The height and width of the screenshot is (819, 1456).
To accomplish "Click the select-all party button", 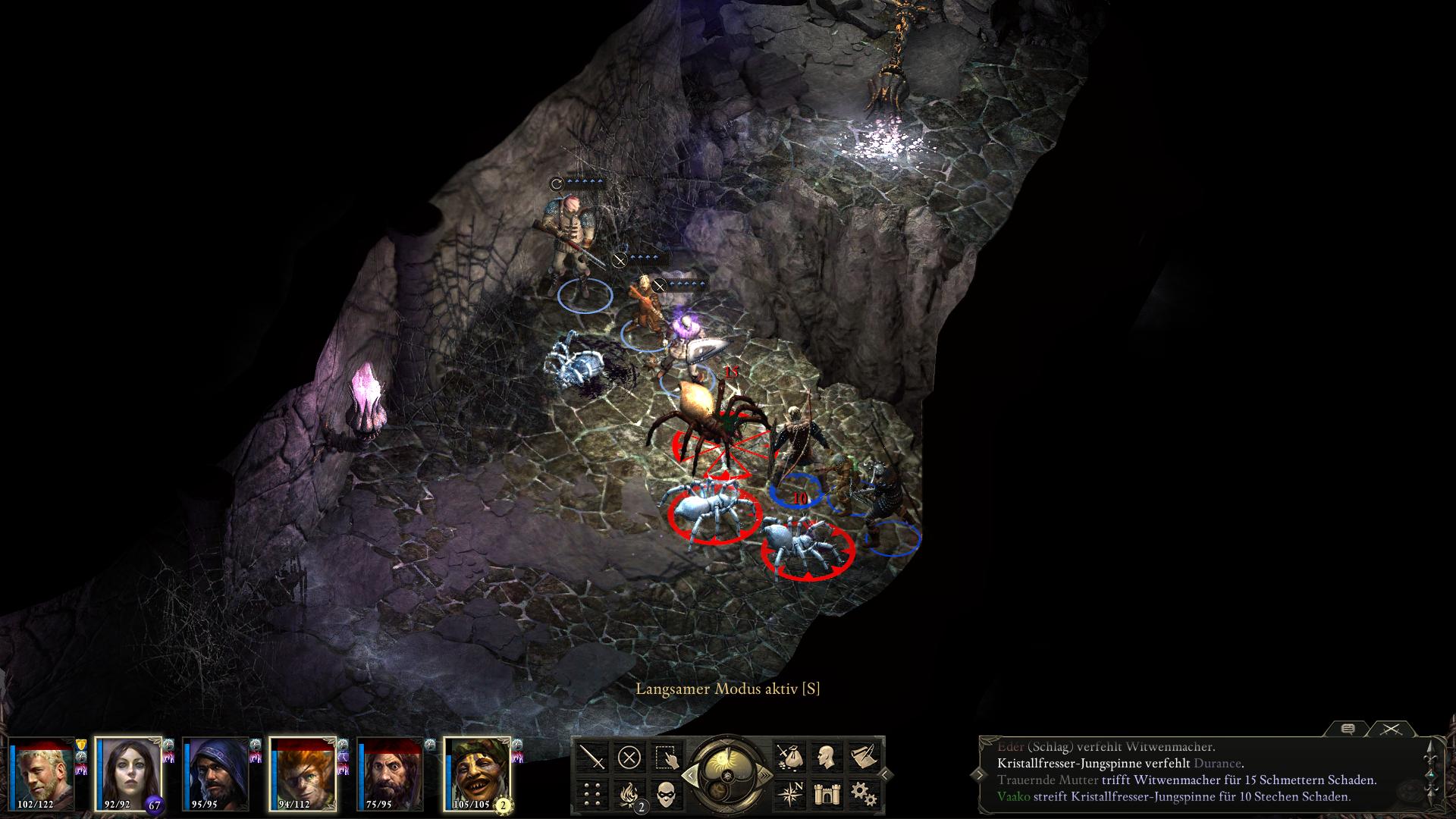I will click(667, 757).
